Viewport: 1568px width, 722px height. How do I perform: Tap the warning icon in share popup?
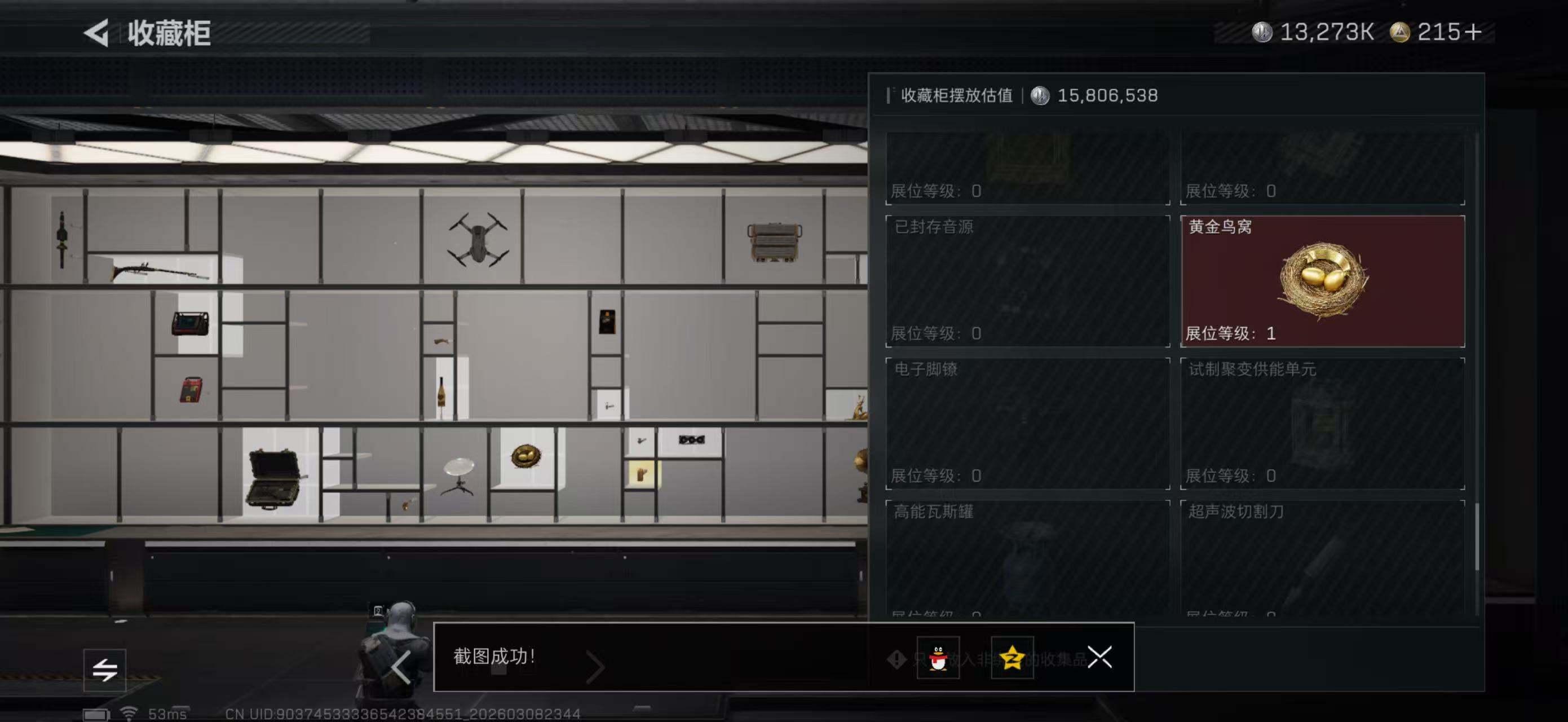896,659
